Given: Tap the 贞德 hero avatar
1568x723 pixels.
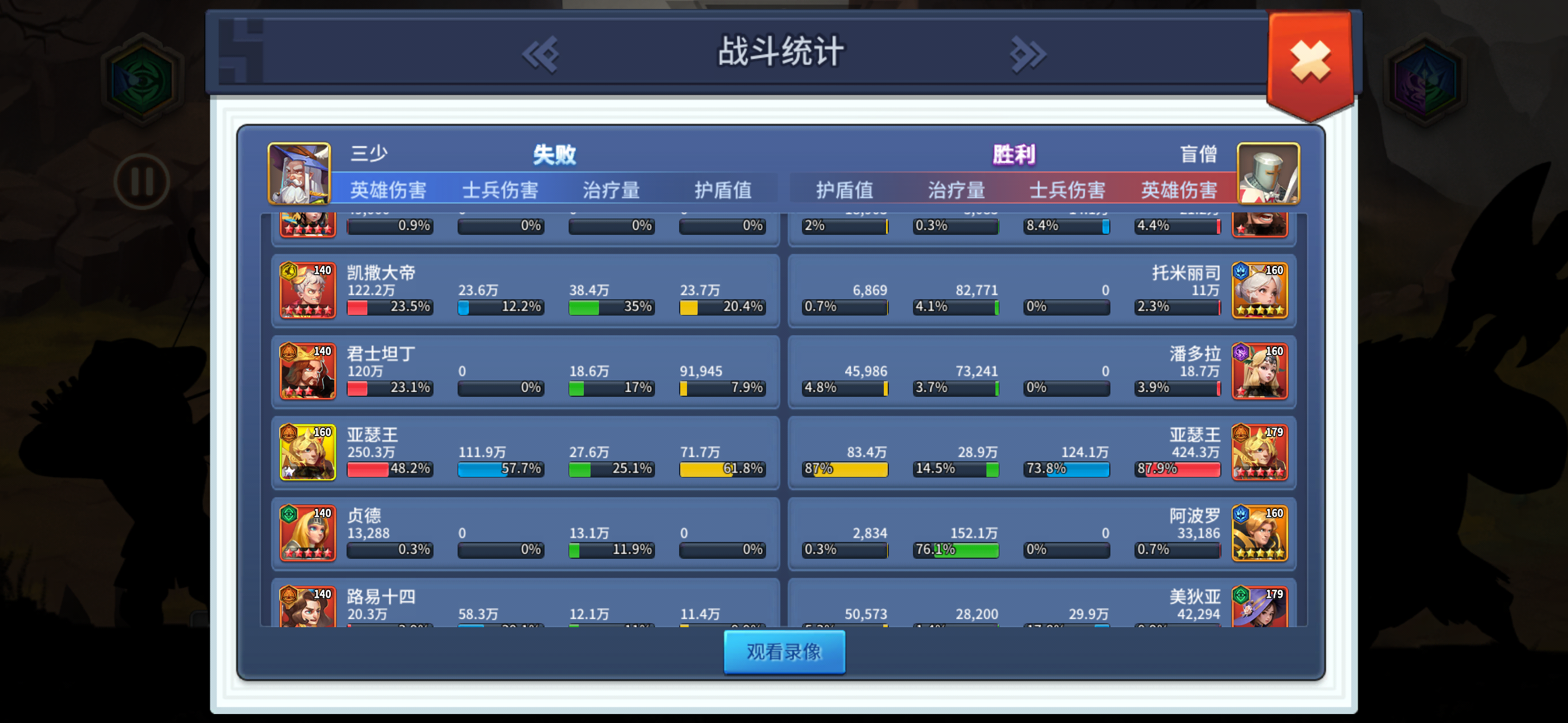Looking at the screenshot, I should click(x=307, y=534).
